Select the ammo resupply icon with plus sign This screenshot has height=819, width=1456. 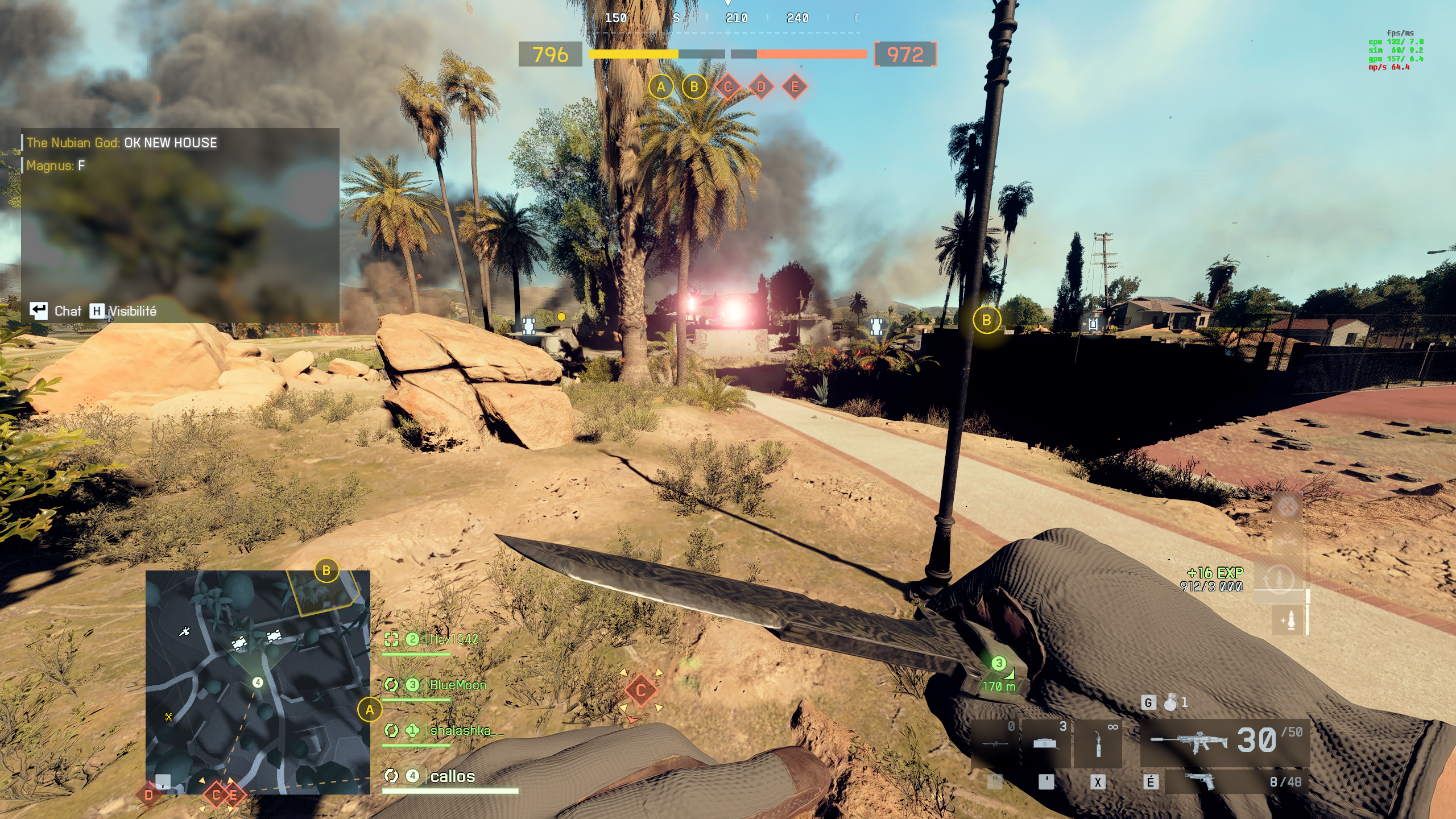point(1289,620)
